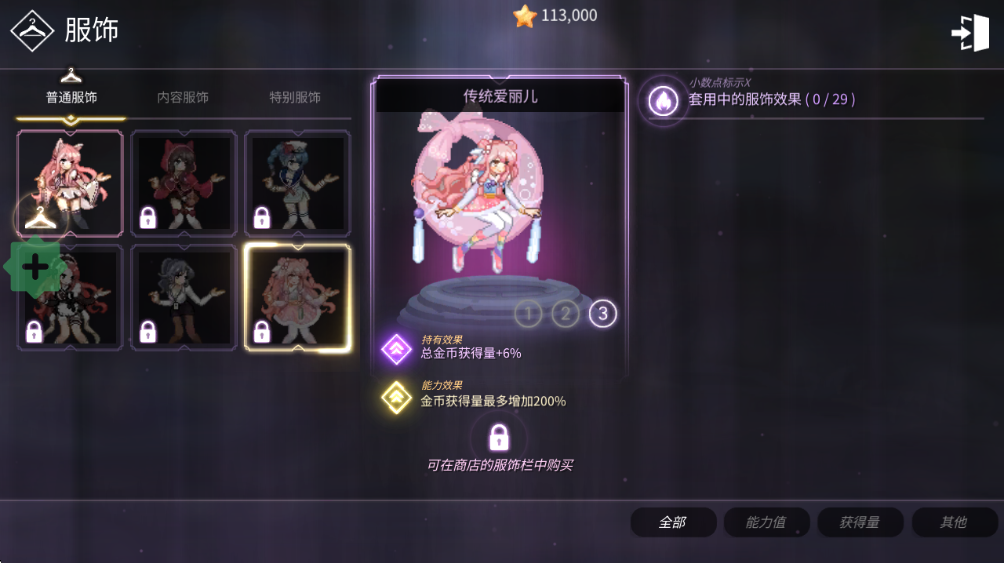Exit the costume screen via door icon
This screenshot has height=563, width=1004.
tap(969, 33)
